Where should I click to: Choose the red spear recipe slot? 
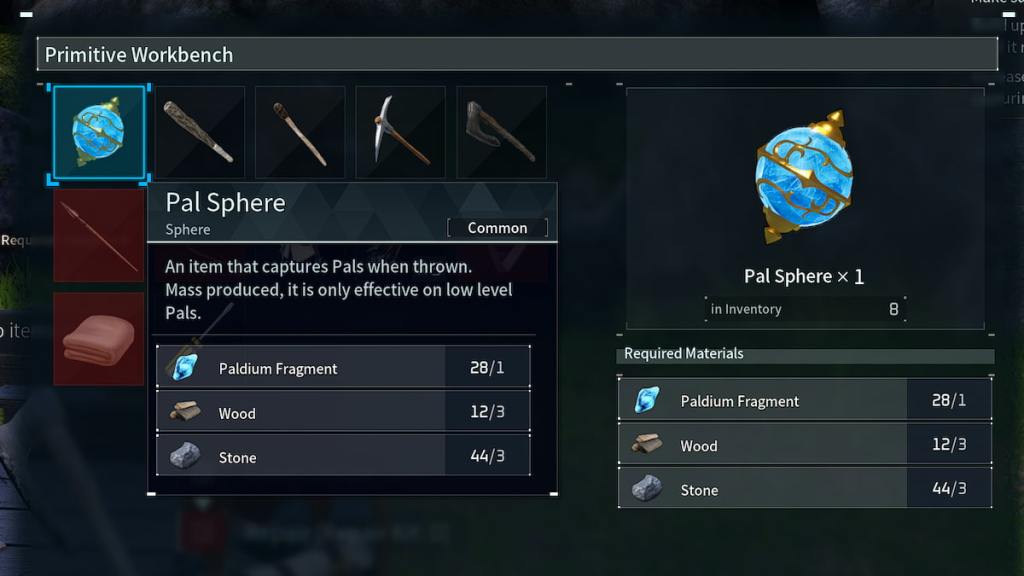pyautogui.click(x=98, y=235)
